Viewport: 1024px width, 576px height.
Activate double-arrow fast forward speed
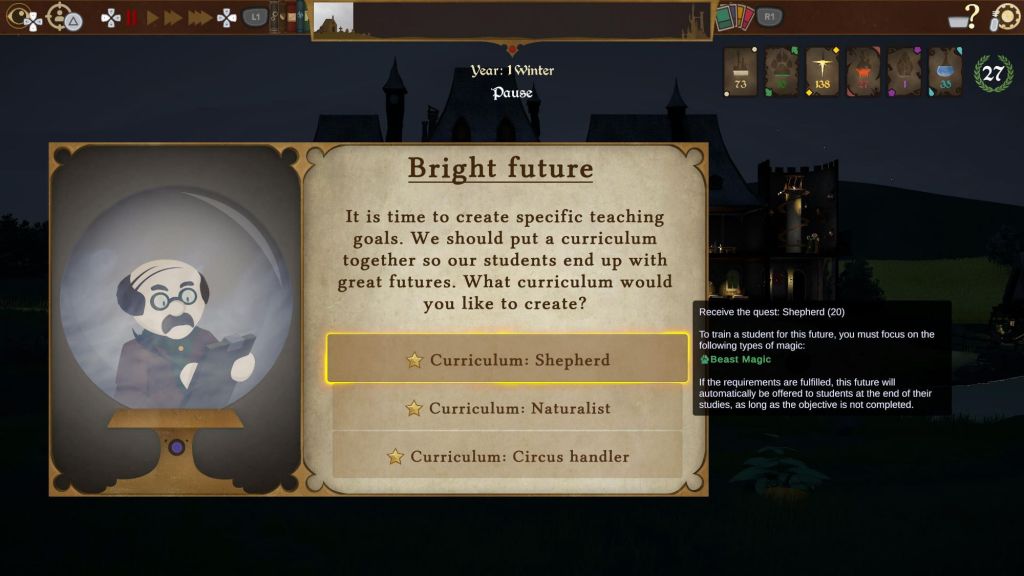174,17
